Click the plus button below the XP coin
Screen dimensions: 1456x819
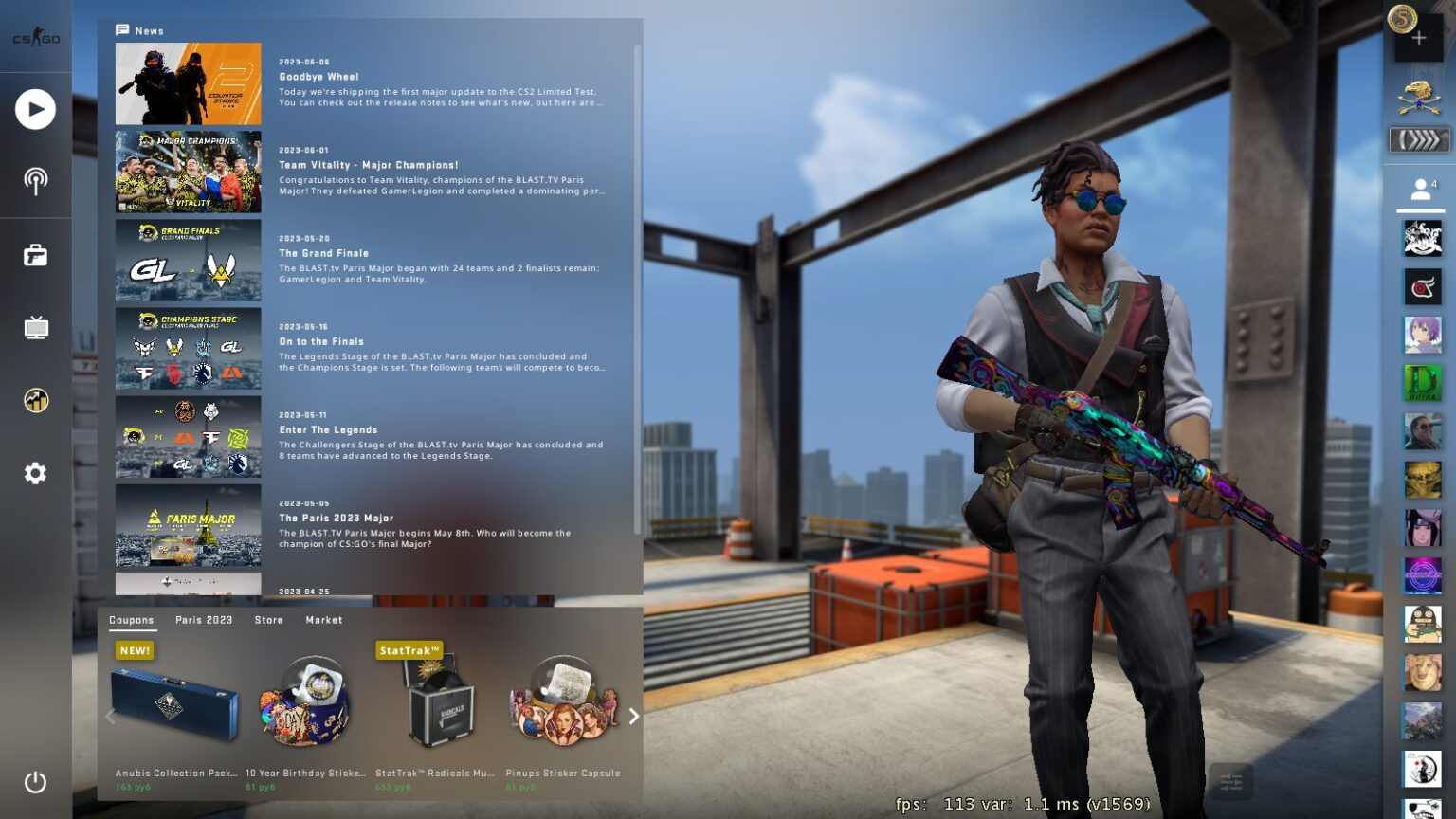coord(1419,37)
